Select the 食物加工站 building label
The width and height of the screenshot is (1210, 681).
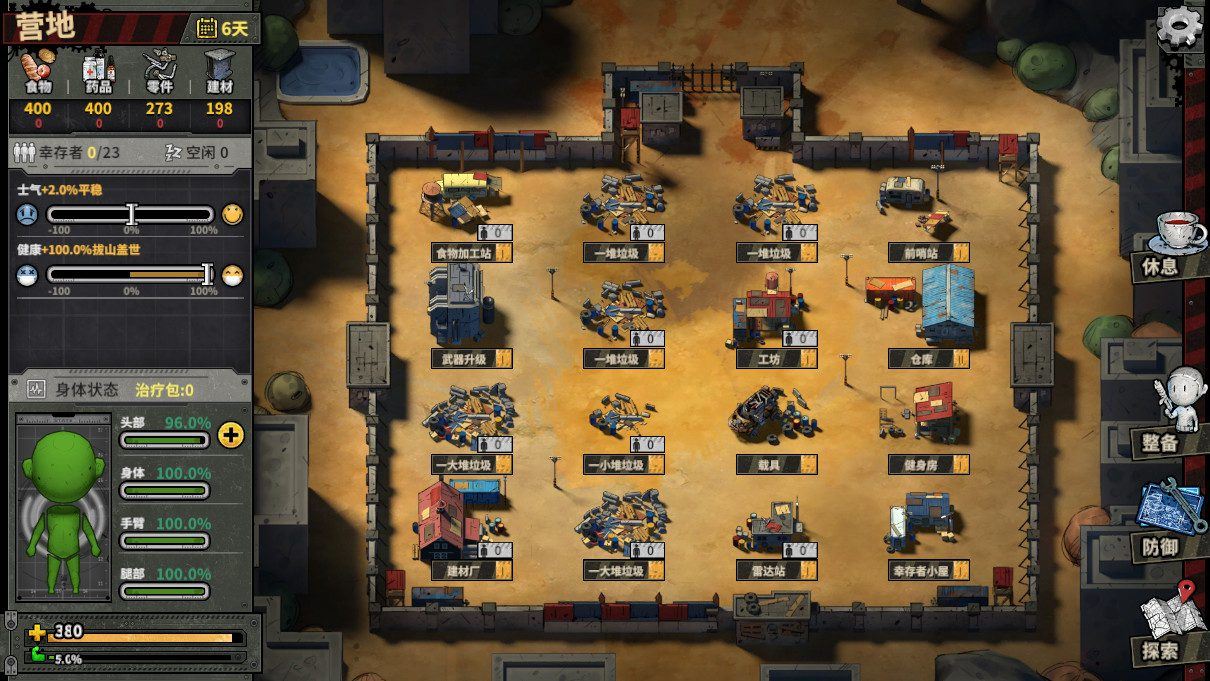[x=462, y=254]
